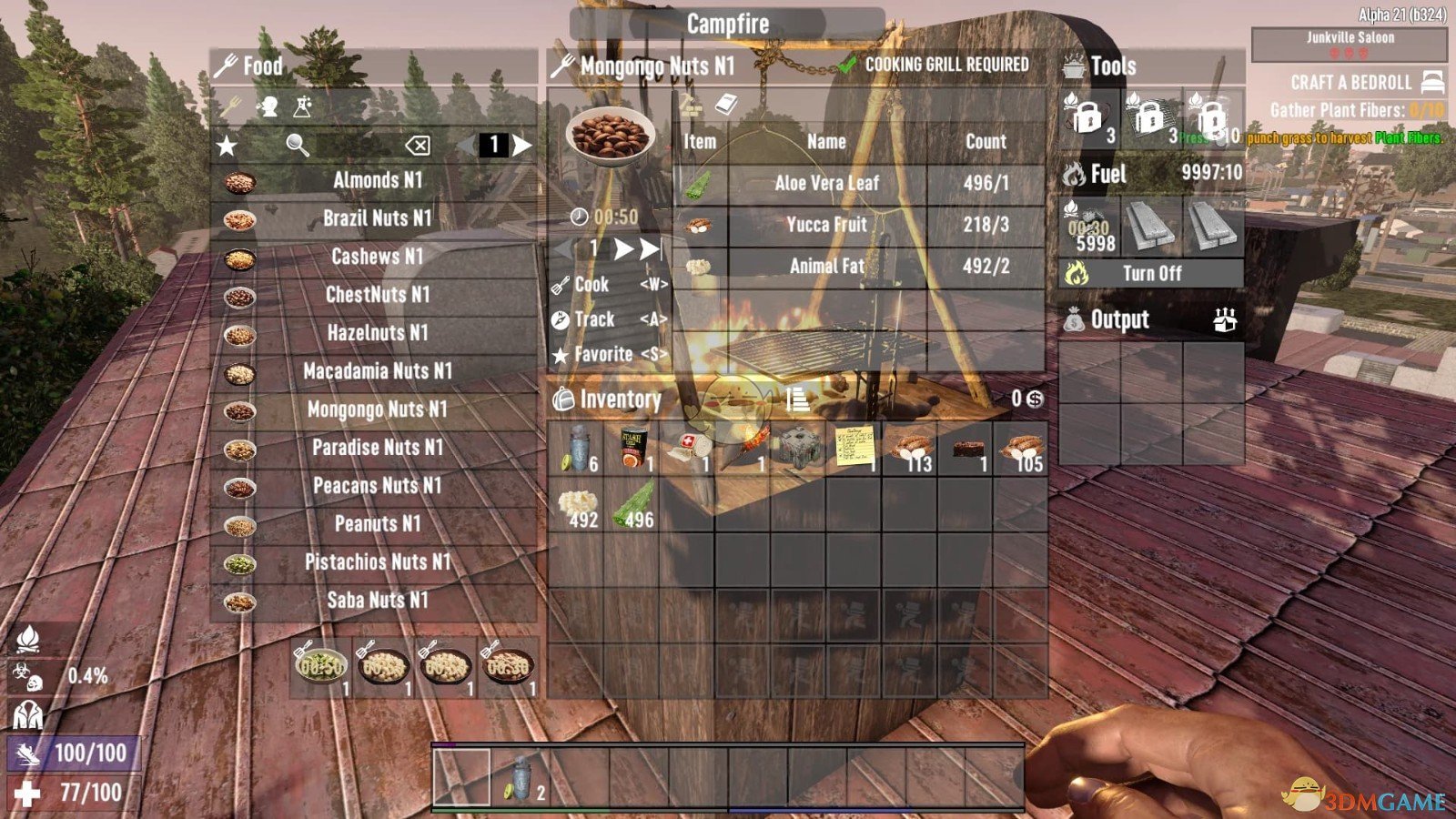
Task: Turn Off the campfire
Action: (1151, 273)
